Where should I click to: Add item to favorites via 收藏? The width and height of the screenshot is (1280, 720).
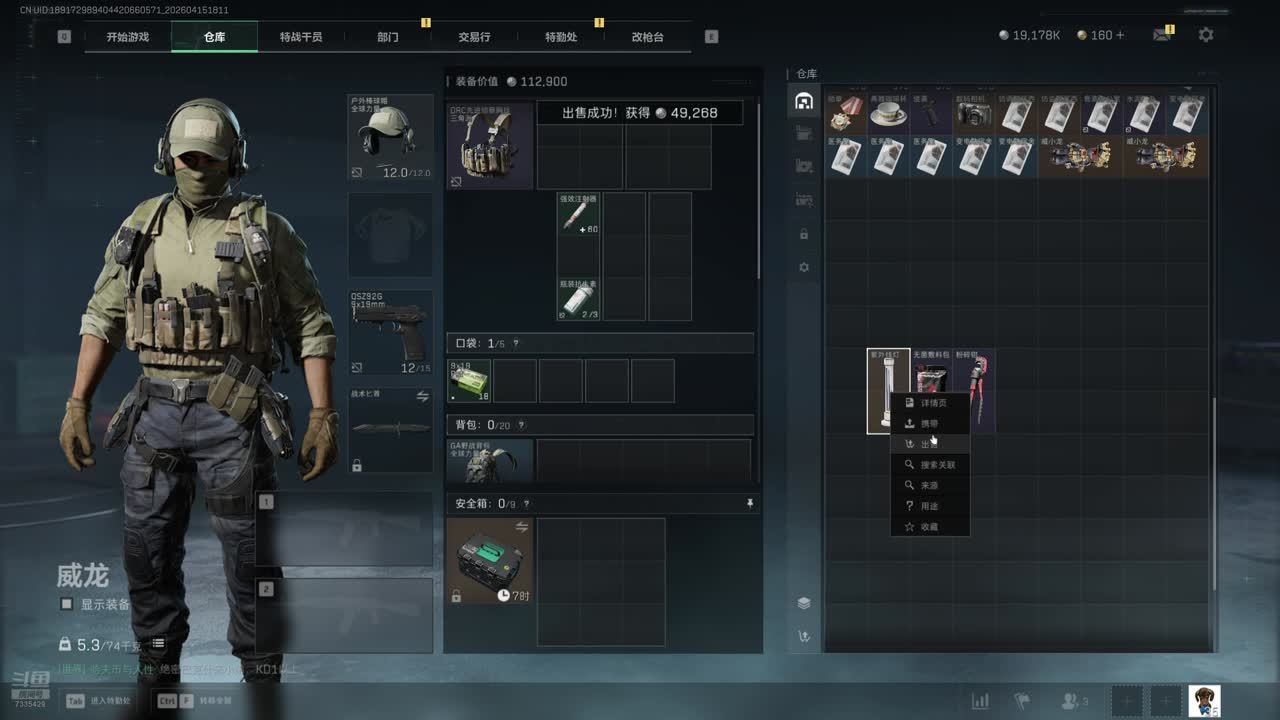tap(929, 527)
